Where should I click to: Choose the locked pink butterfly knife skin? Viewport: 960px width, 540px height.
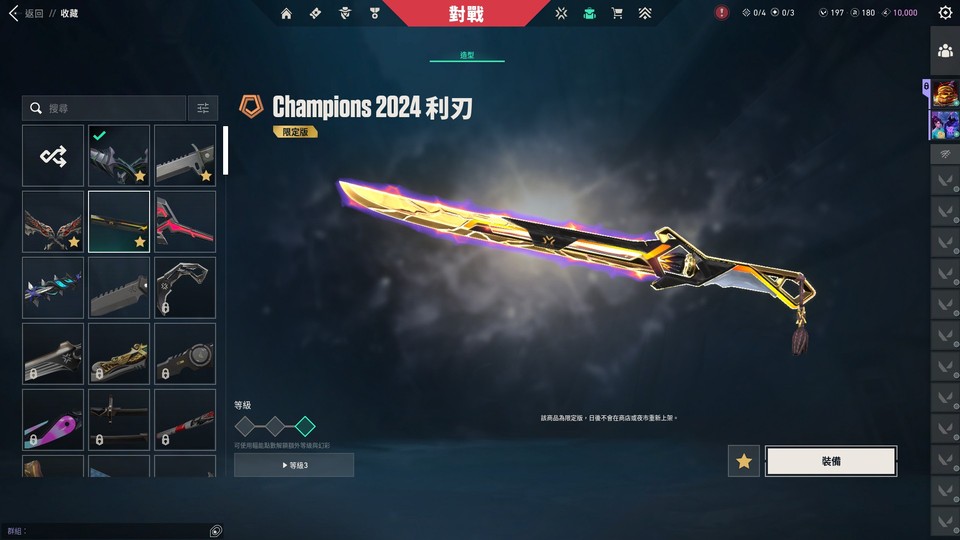pos(53,419)
